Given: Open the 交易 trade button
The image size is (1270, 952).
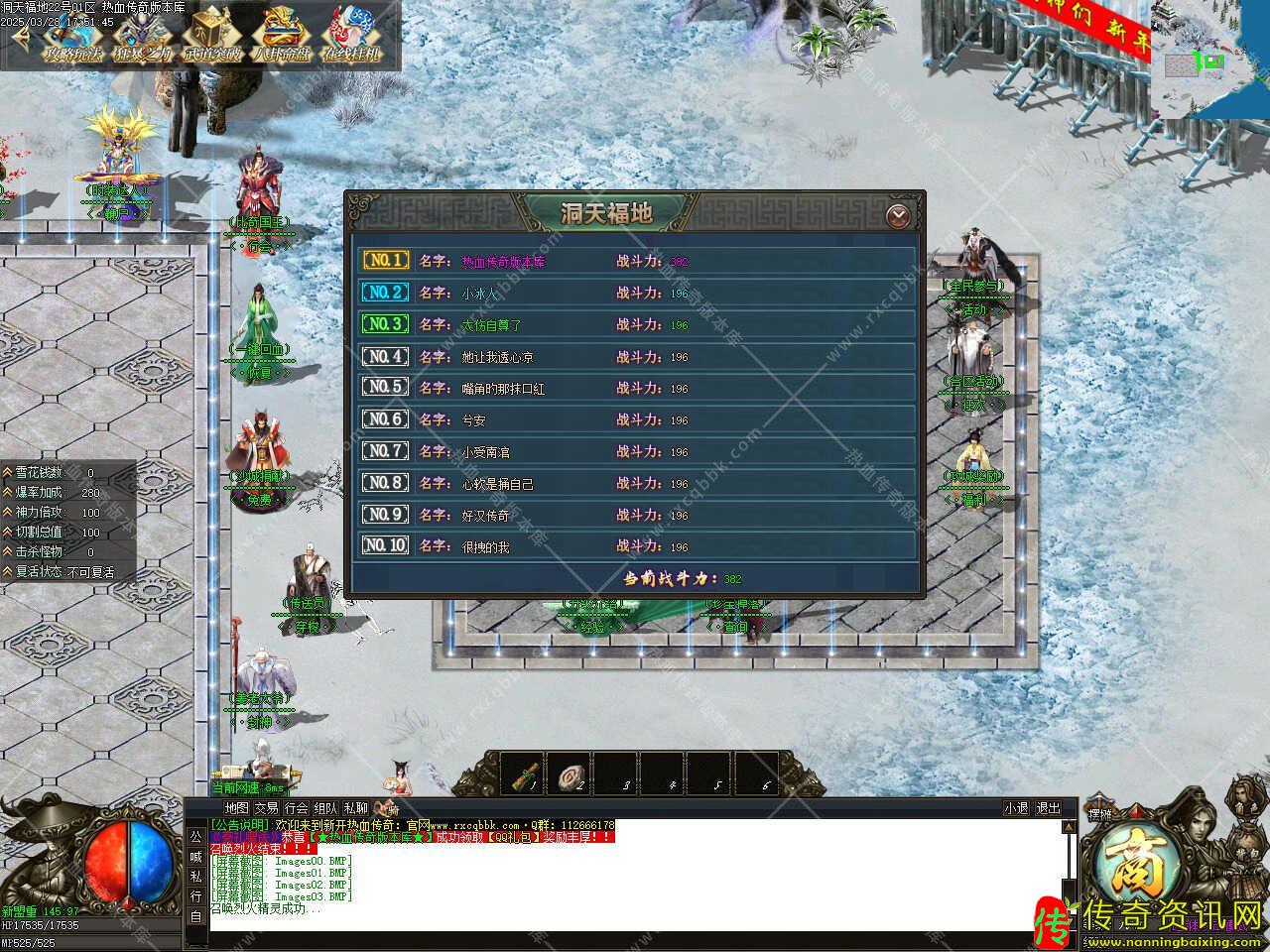Looking at the screenshot, I should [266, 808].
